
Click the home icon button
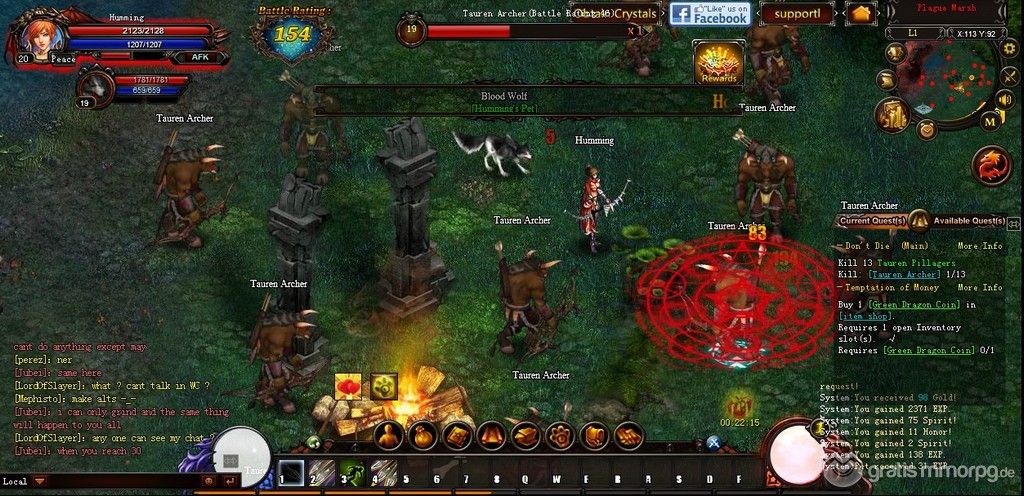860,14
